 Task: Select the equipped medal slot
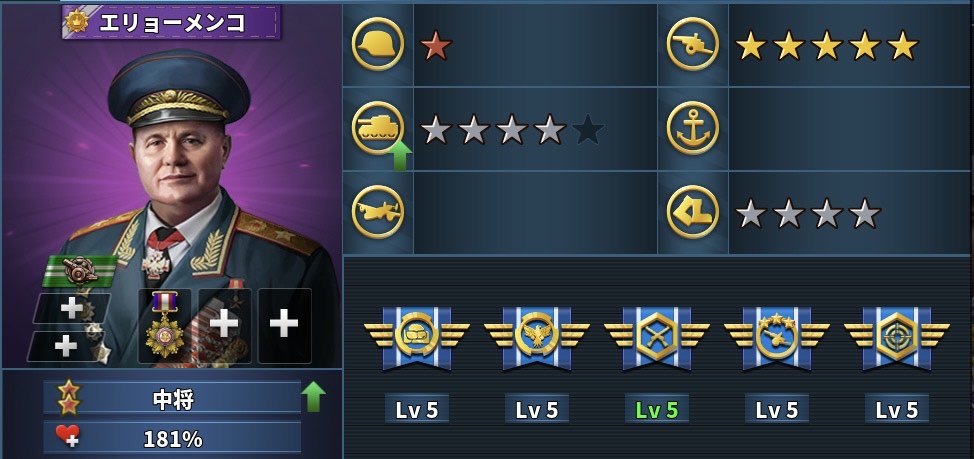[x=164, y=326]
